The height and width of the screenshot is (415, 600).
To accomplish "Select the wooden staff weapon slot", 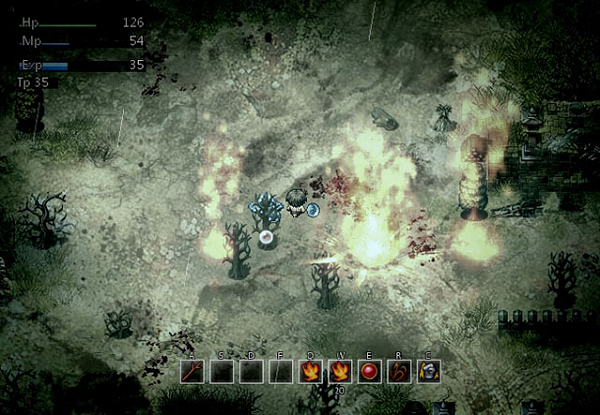I will (192, 371).
